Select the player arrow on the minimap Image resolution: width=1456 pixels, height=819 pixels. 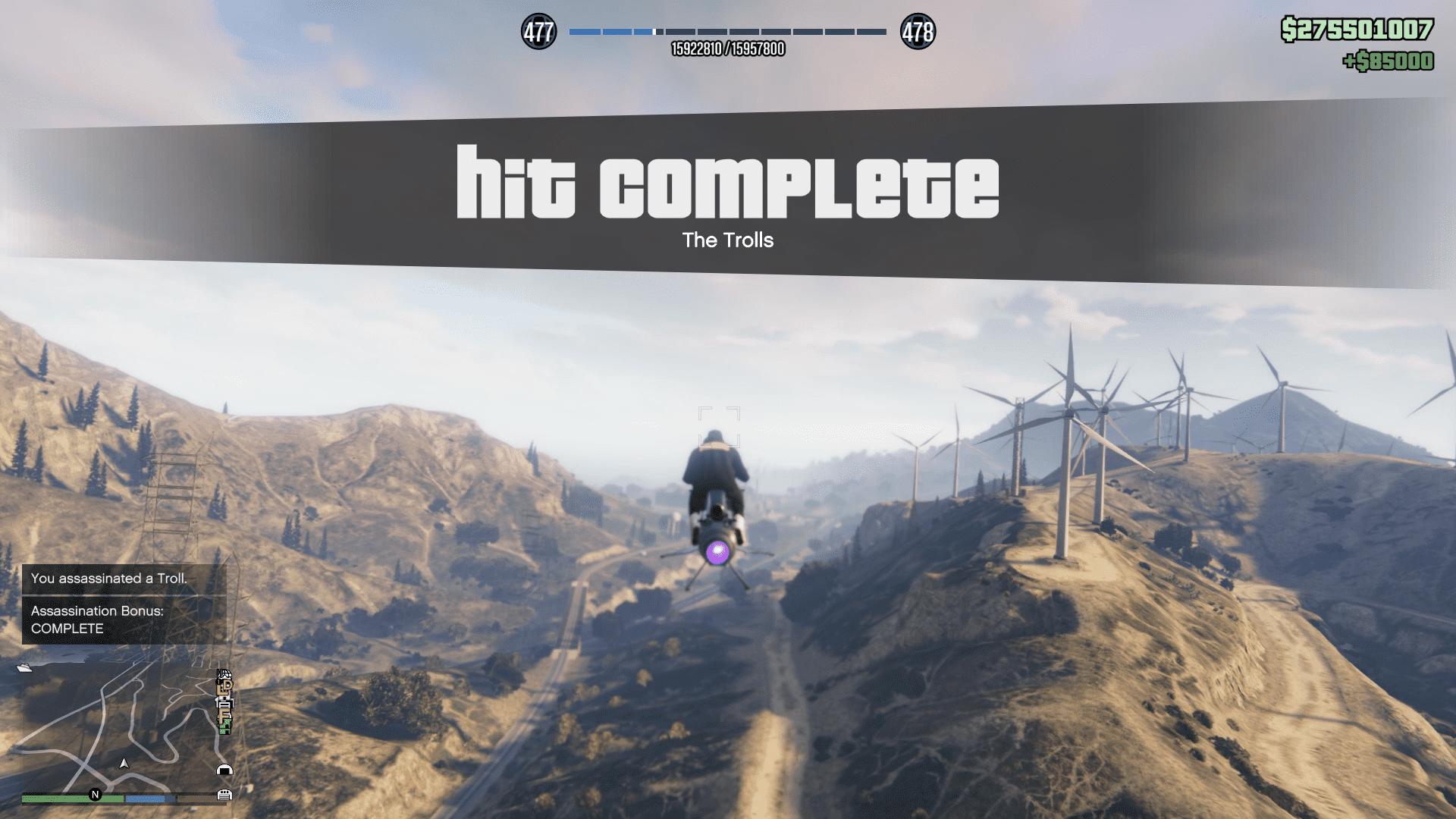[x=124, y=763]
